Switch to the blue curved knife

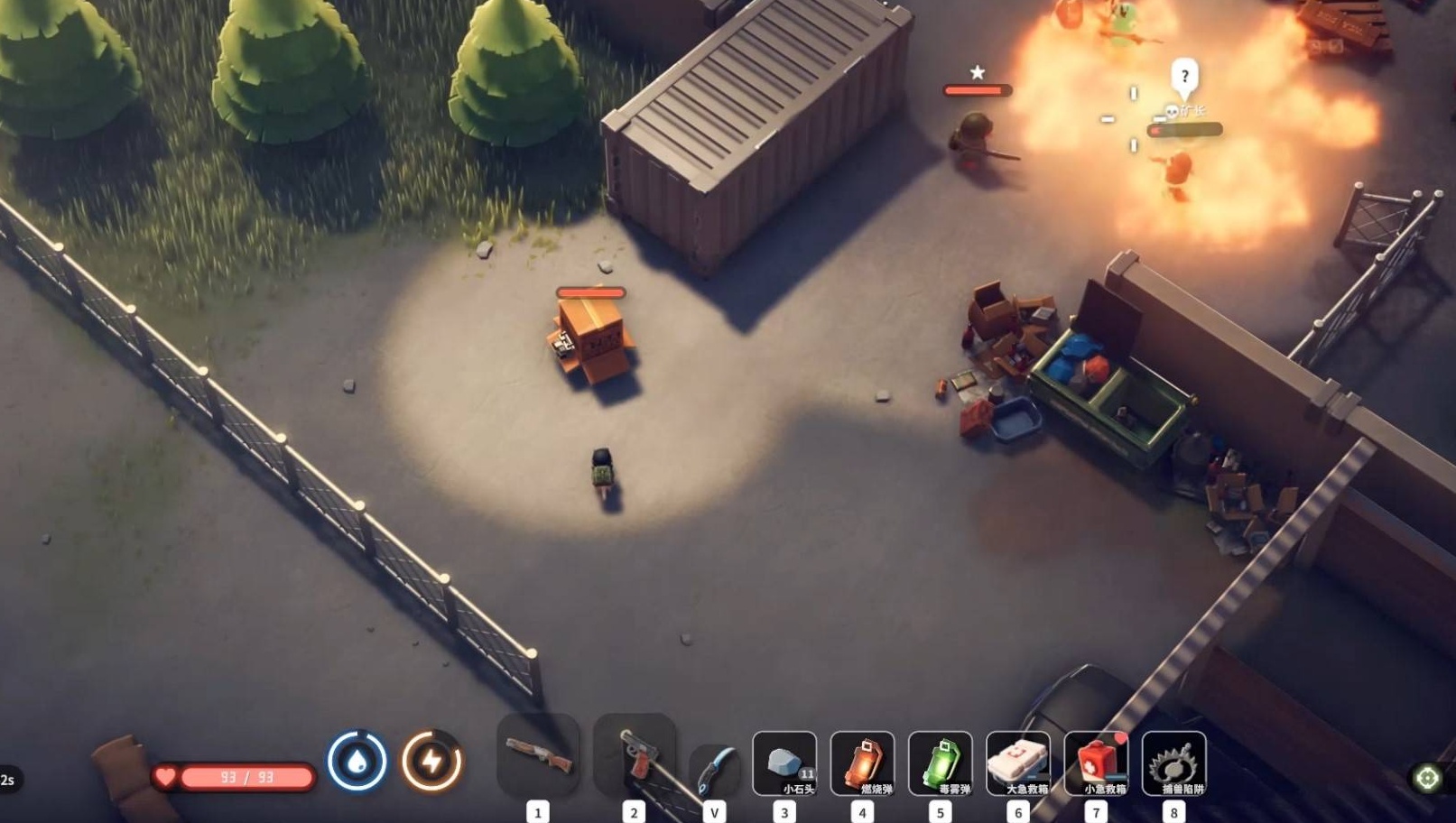point(714,770)
